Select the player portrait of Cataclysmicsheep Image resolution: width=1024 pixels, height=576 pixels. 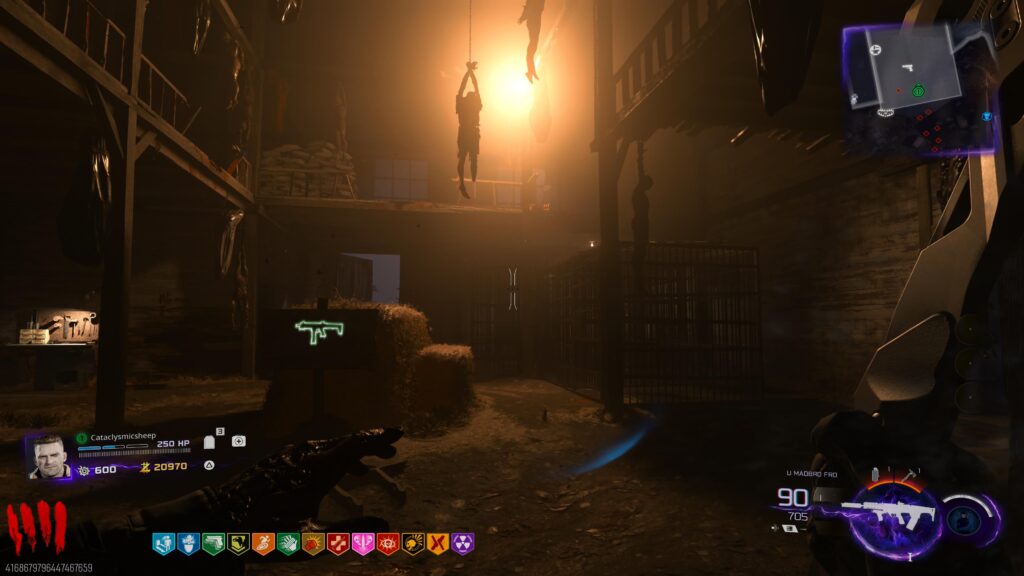48,457
